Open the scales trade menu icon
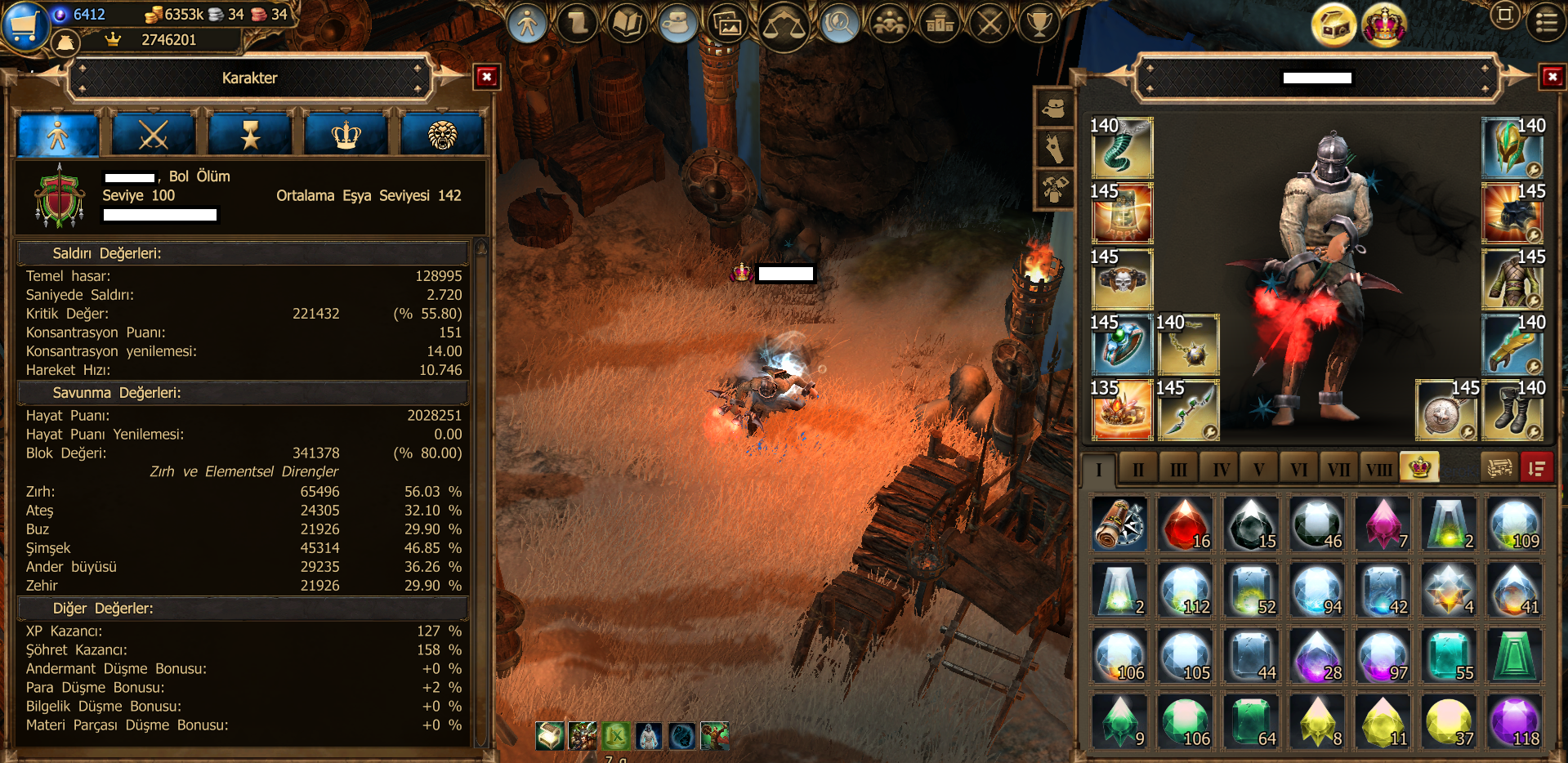The width and height of the screenshot is (1568, 763). click(x=783, y=26)
